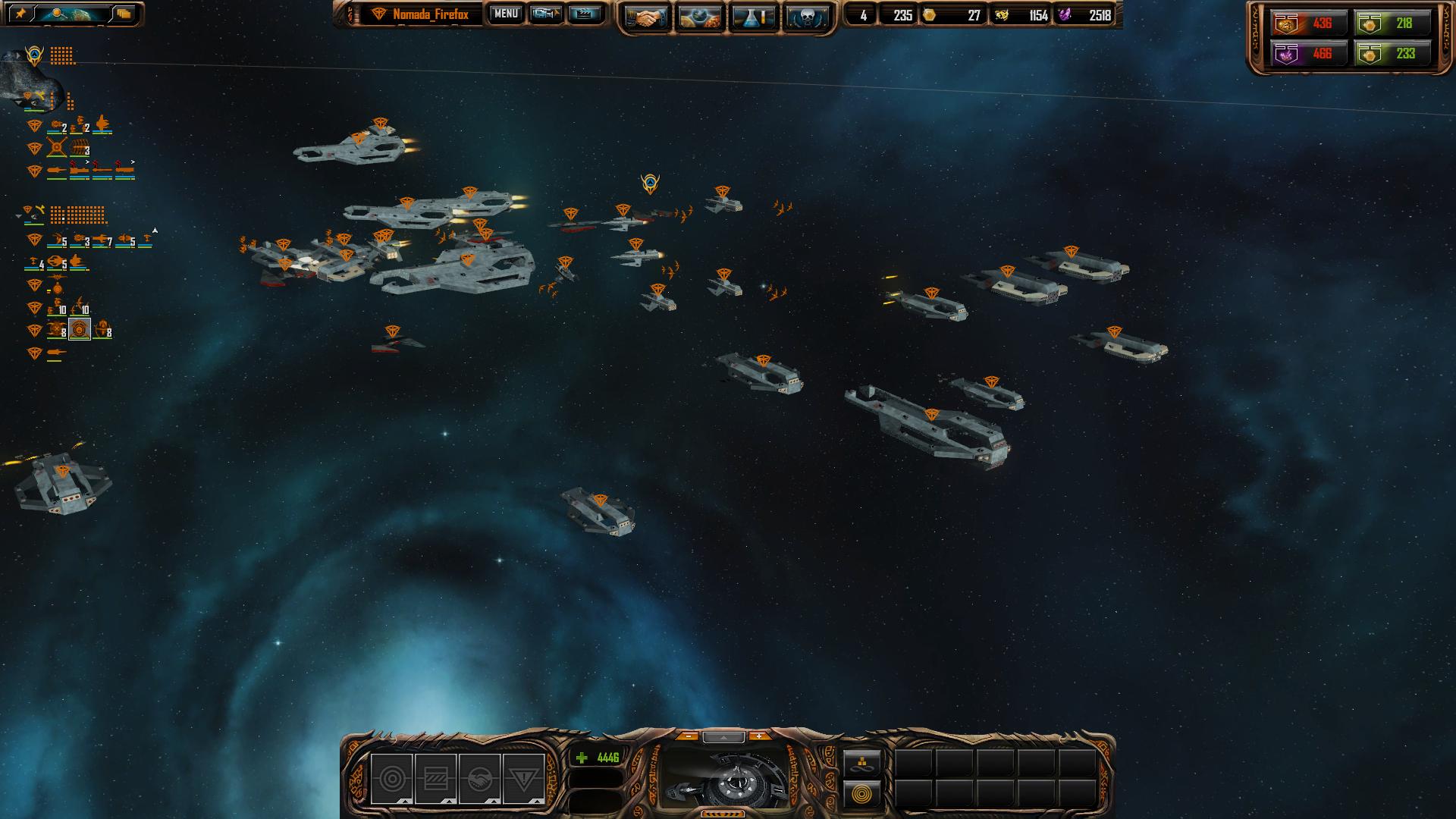Open the target-circle command group
Viewport: 1456px width, 819px height.
click(x=391, y=779)
